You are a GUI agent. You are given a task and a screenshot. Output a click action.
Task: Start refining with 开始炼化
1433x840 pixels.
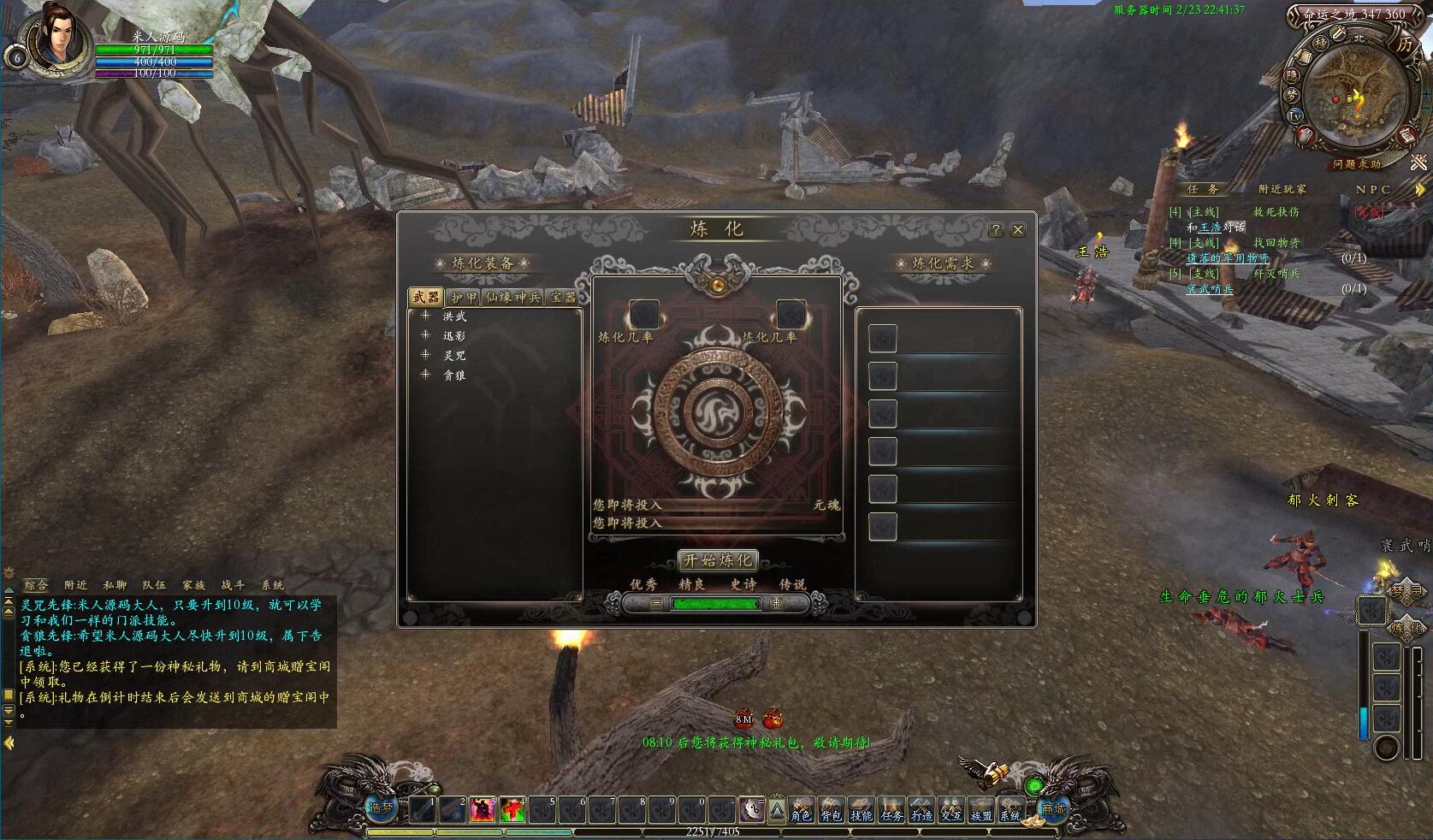point(717,560)
